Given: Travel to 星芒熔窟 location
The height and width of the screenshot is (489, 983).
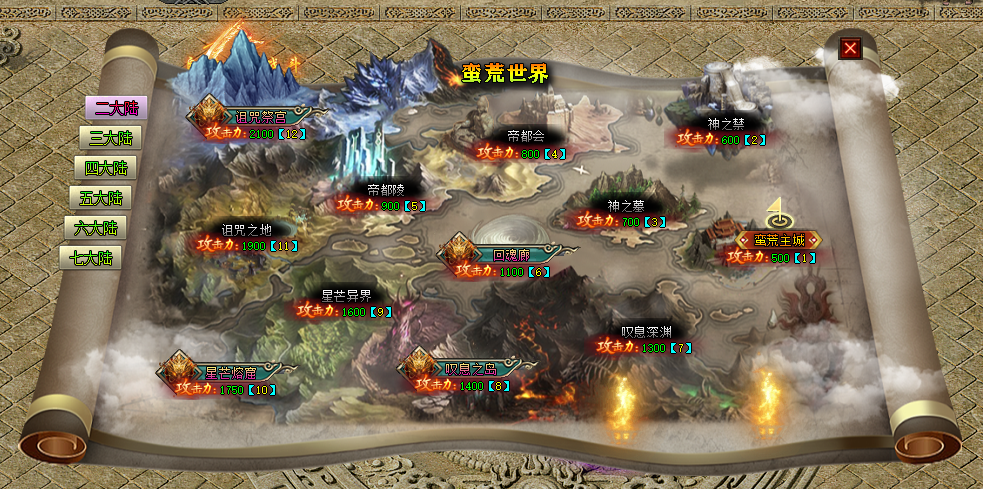Looking at the screenshot, I should click(x=230, y=373).
